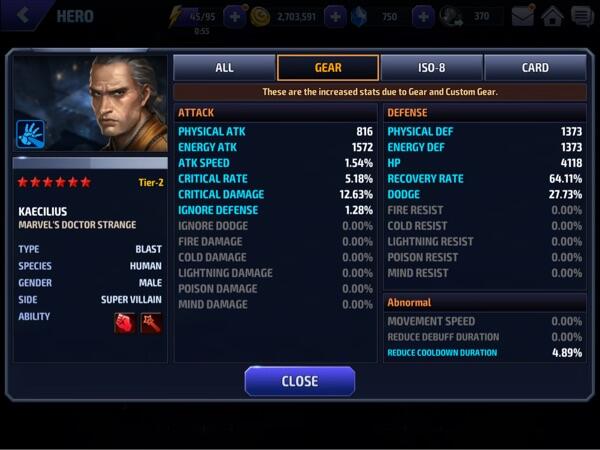Image resolution: width=600 pixels, height=450 pixels.
Task: Show the CARD stats tab
Action: coord(535,68)
